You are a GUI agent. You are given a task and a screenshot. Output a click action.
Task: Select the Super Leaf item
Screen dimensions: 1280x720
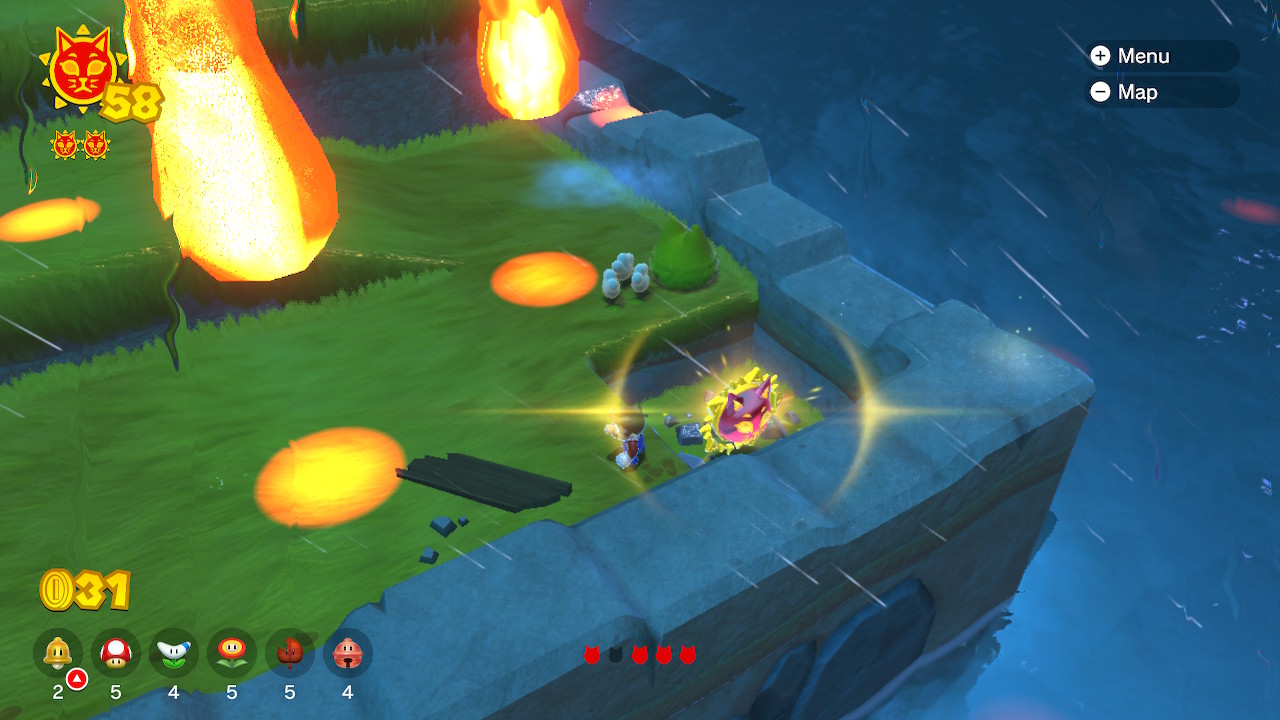[x=290, y=653]
